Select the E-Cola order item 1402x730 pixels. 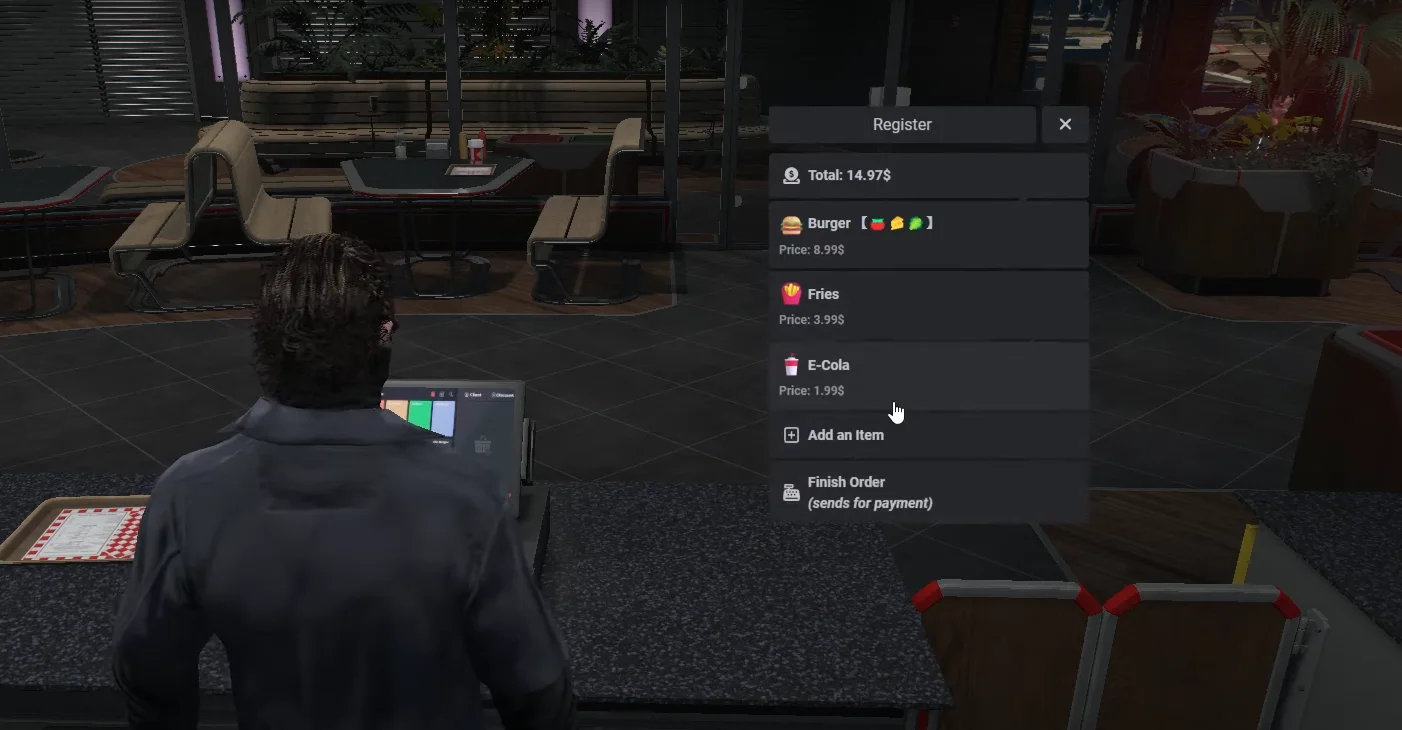928,376
